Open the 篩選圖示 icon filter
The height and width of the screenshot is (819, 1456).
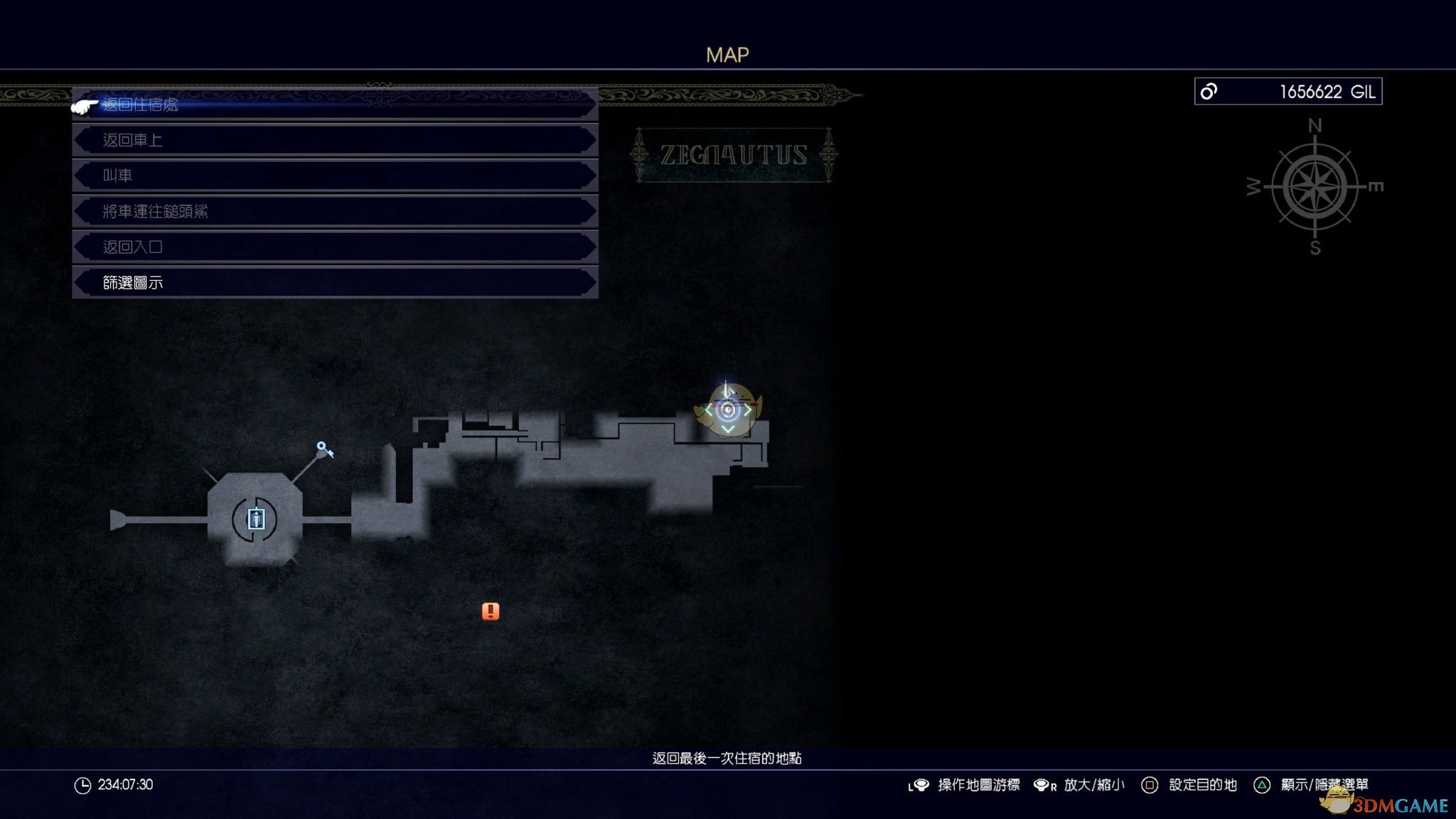point(334,282)
